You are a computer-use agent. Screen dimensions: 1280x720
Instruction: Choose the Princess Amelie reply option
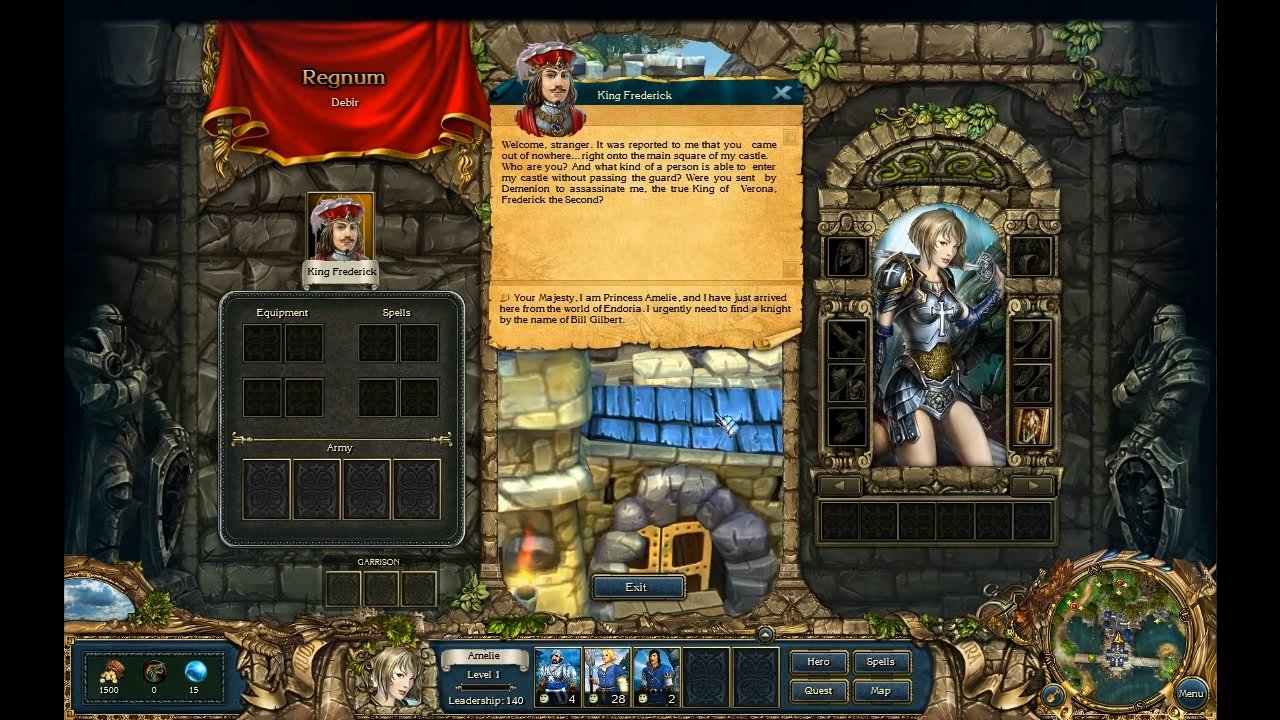pyautogui.click(x=645, y=309)
